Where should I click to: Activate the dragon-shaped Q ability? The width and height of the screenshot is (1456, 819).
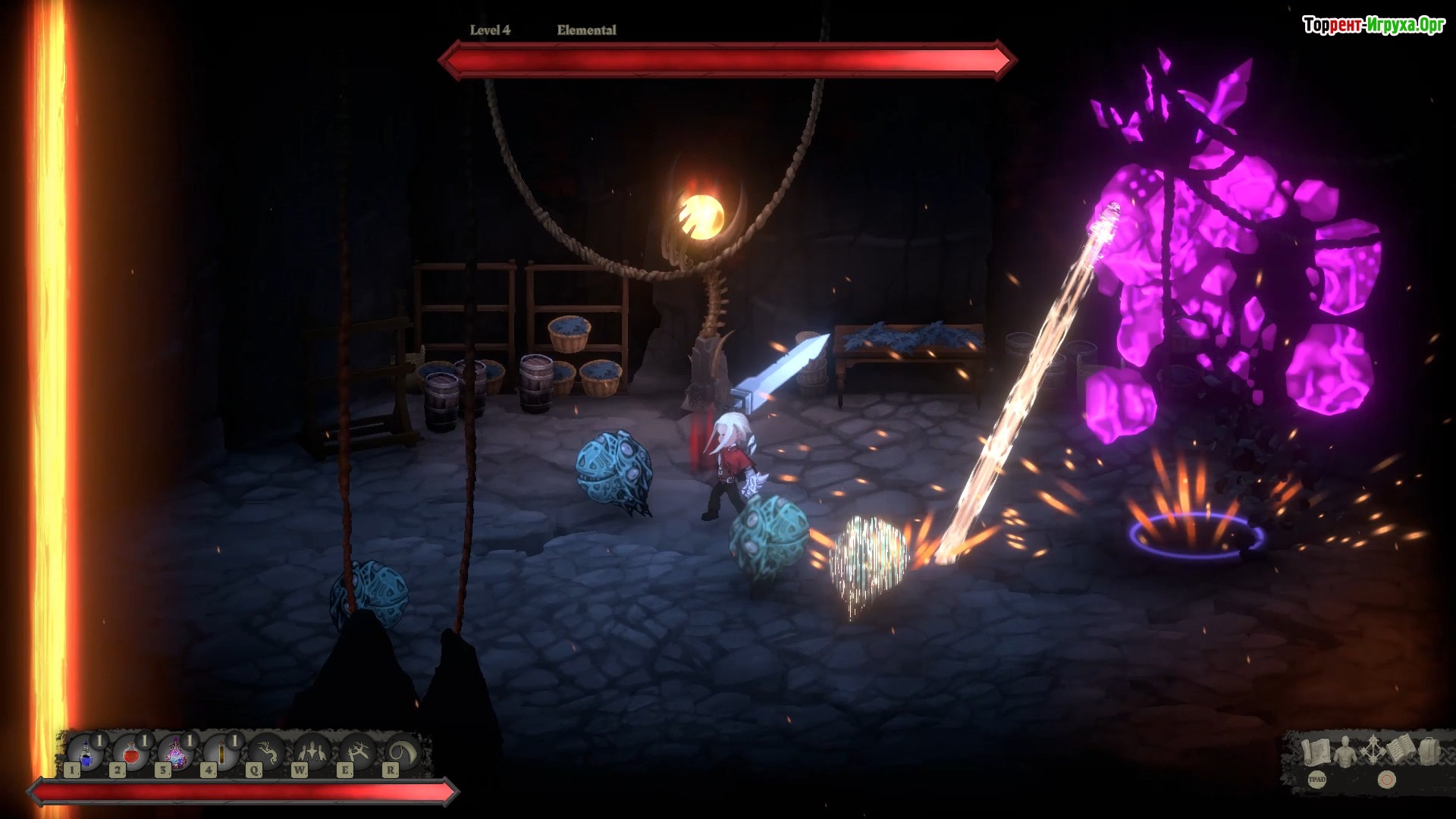pos(267,754)
